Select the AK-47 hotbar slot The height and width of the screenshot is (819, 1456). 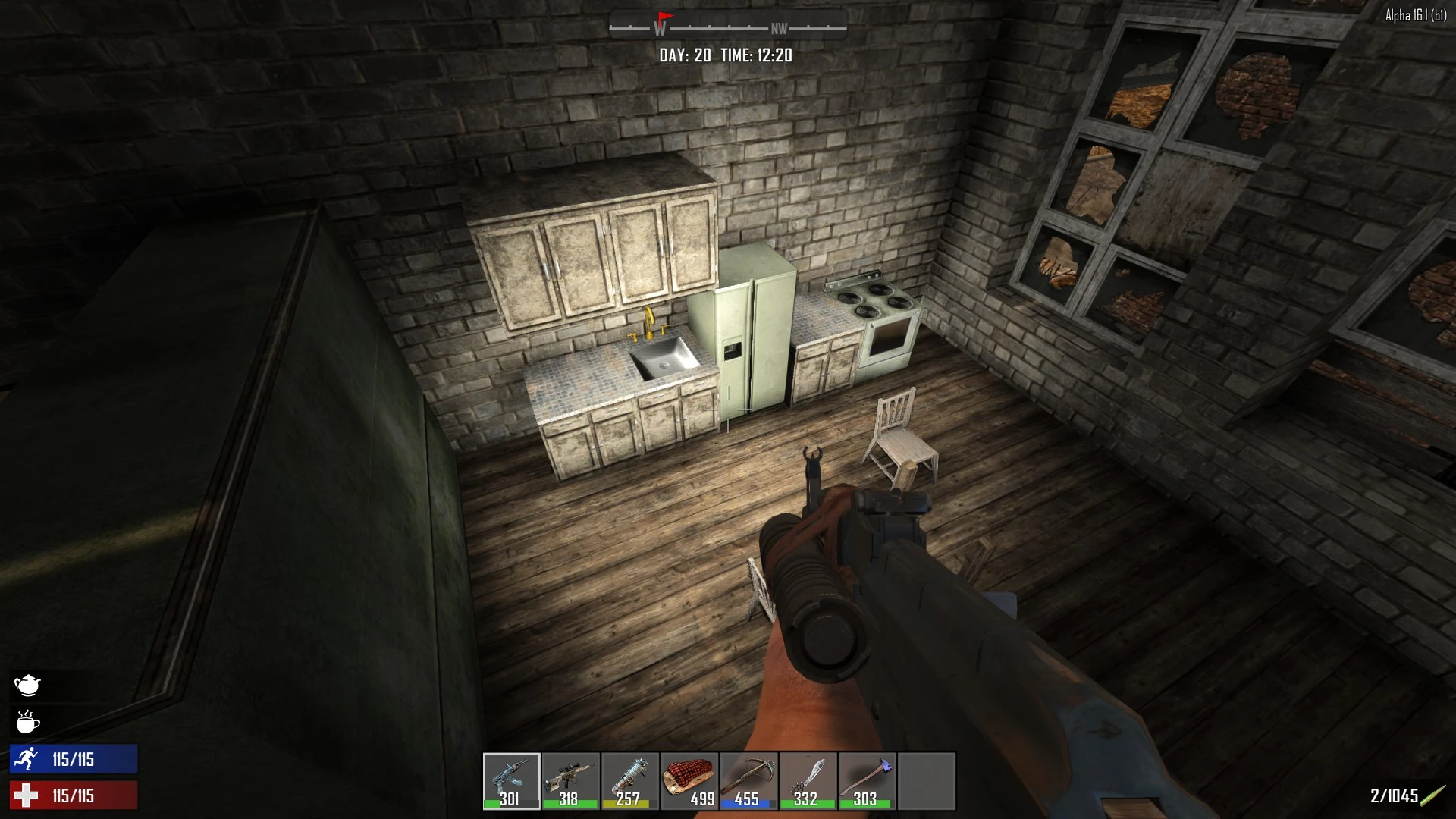(x=512, y=780)
